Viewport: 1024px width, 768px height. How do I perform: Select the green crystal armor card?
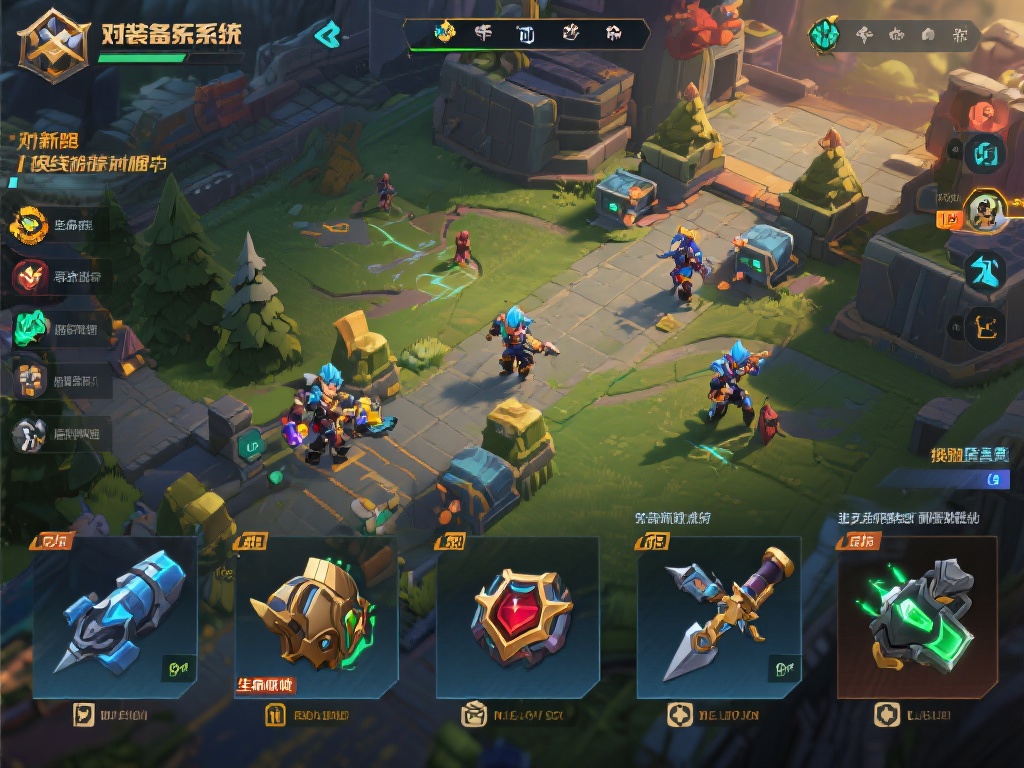(917, 616)
